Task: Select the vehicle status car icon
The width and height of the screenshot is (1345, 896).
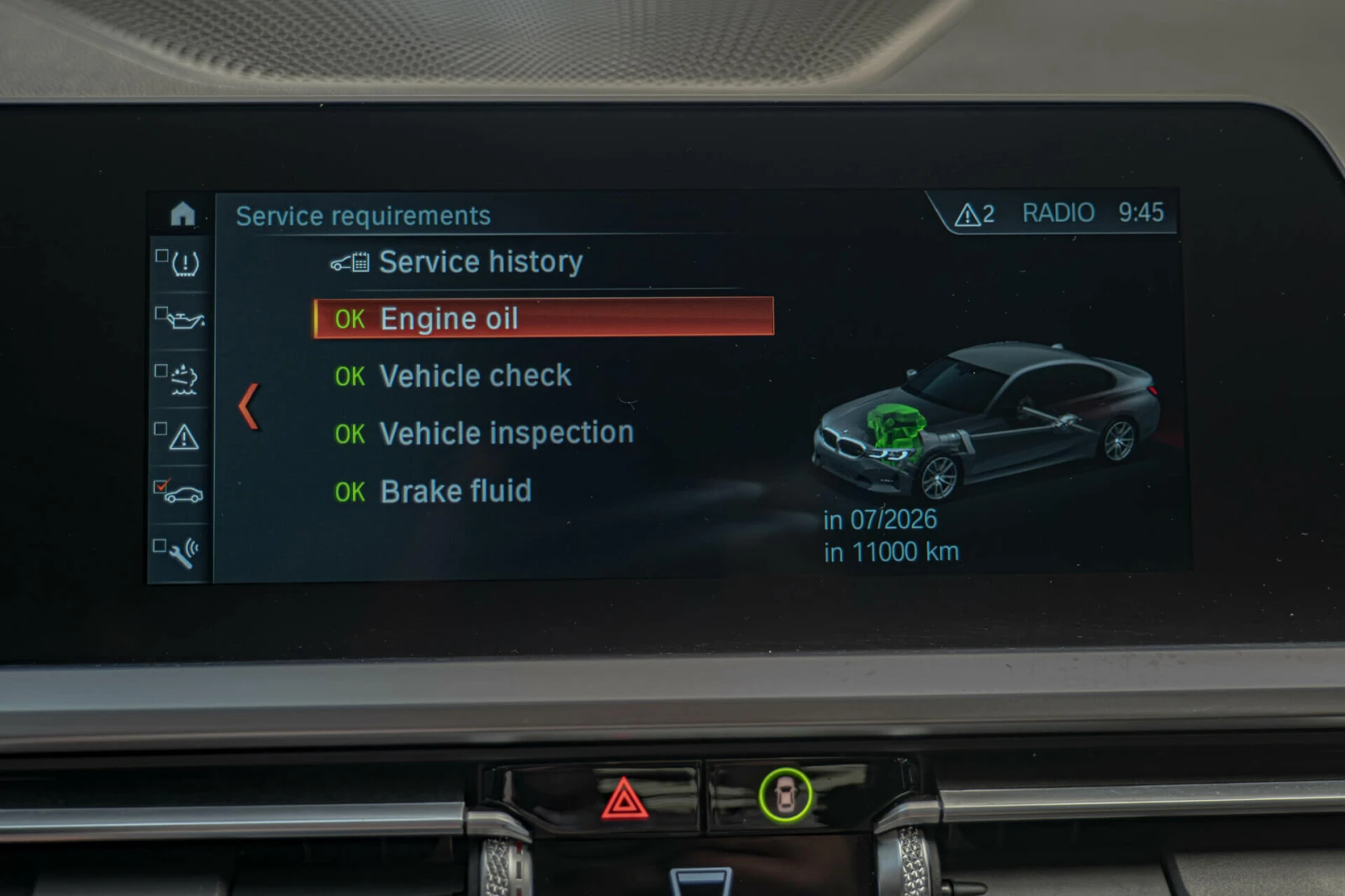Action: coord(183,494)
